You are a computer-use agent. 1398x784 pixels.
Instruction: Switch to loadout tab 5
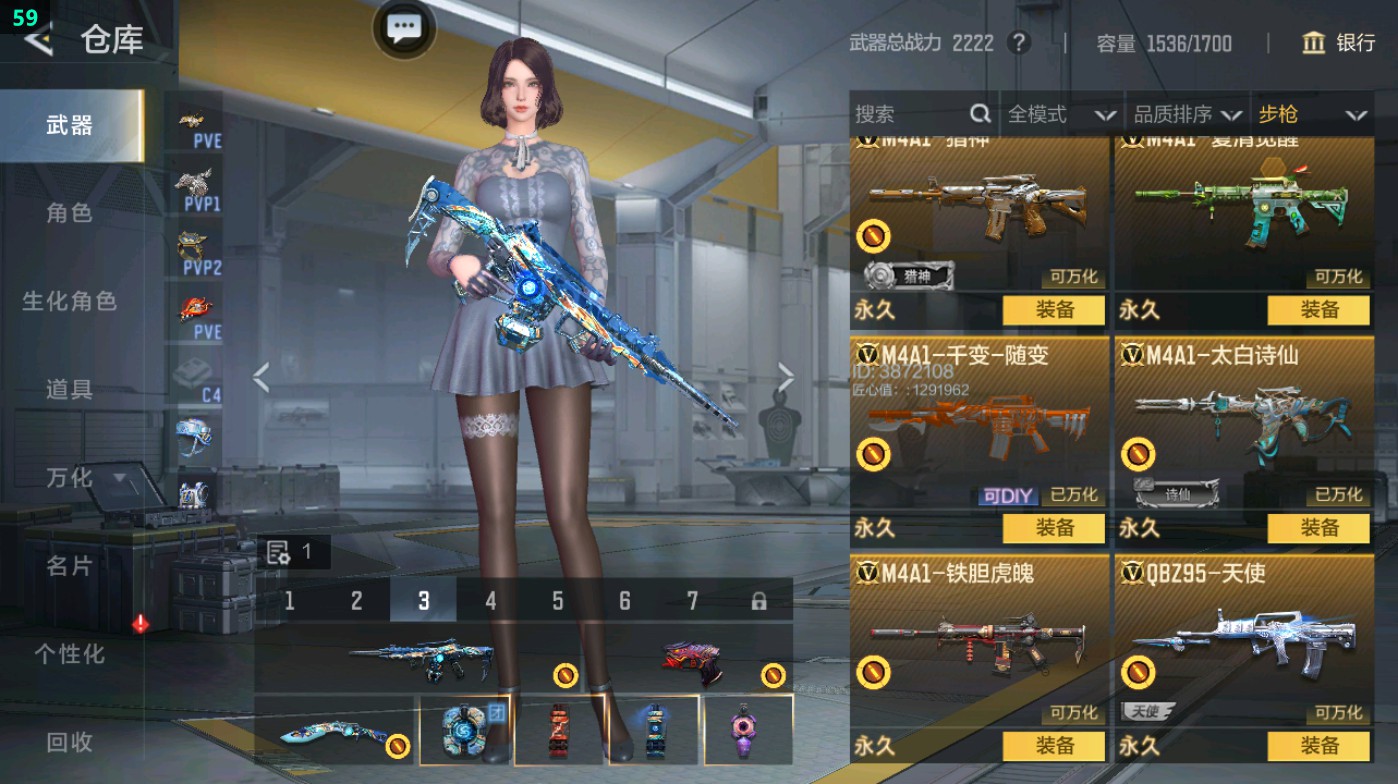pos(557,602)
